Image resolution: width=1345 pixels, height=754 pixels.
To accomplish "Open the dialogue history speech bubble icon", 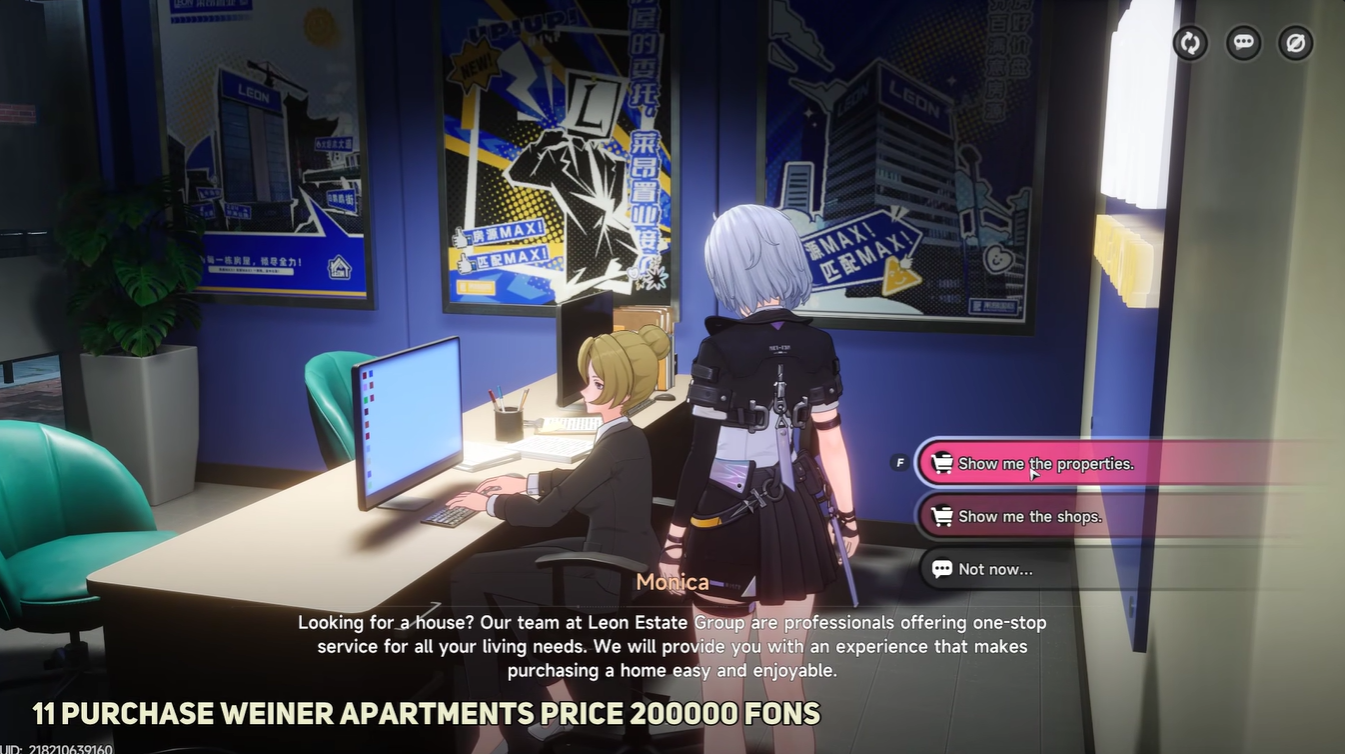I will tap(1242, 43).
